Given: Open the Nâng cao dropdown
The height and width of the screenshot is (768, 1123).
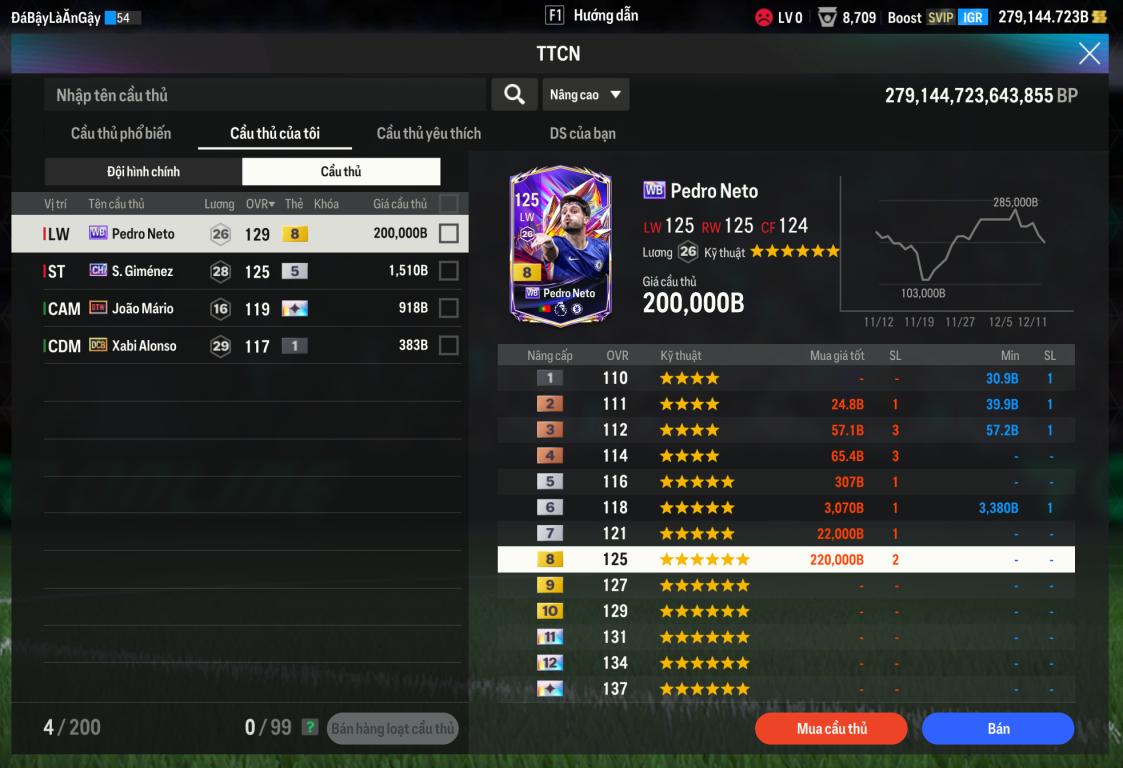Looking at the screenshot, I should pos(585,95).
